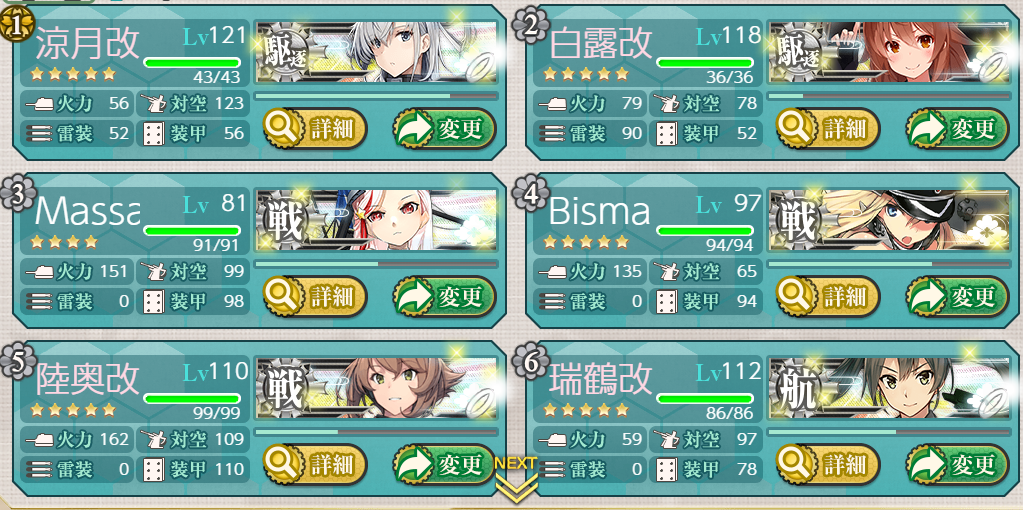Image resolution: width=1023 pixels, height=510 pixels.
Task: Open 瑞鶴改 detail view
Action: click(x=828, y=464)
